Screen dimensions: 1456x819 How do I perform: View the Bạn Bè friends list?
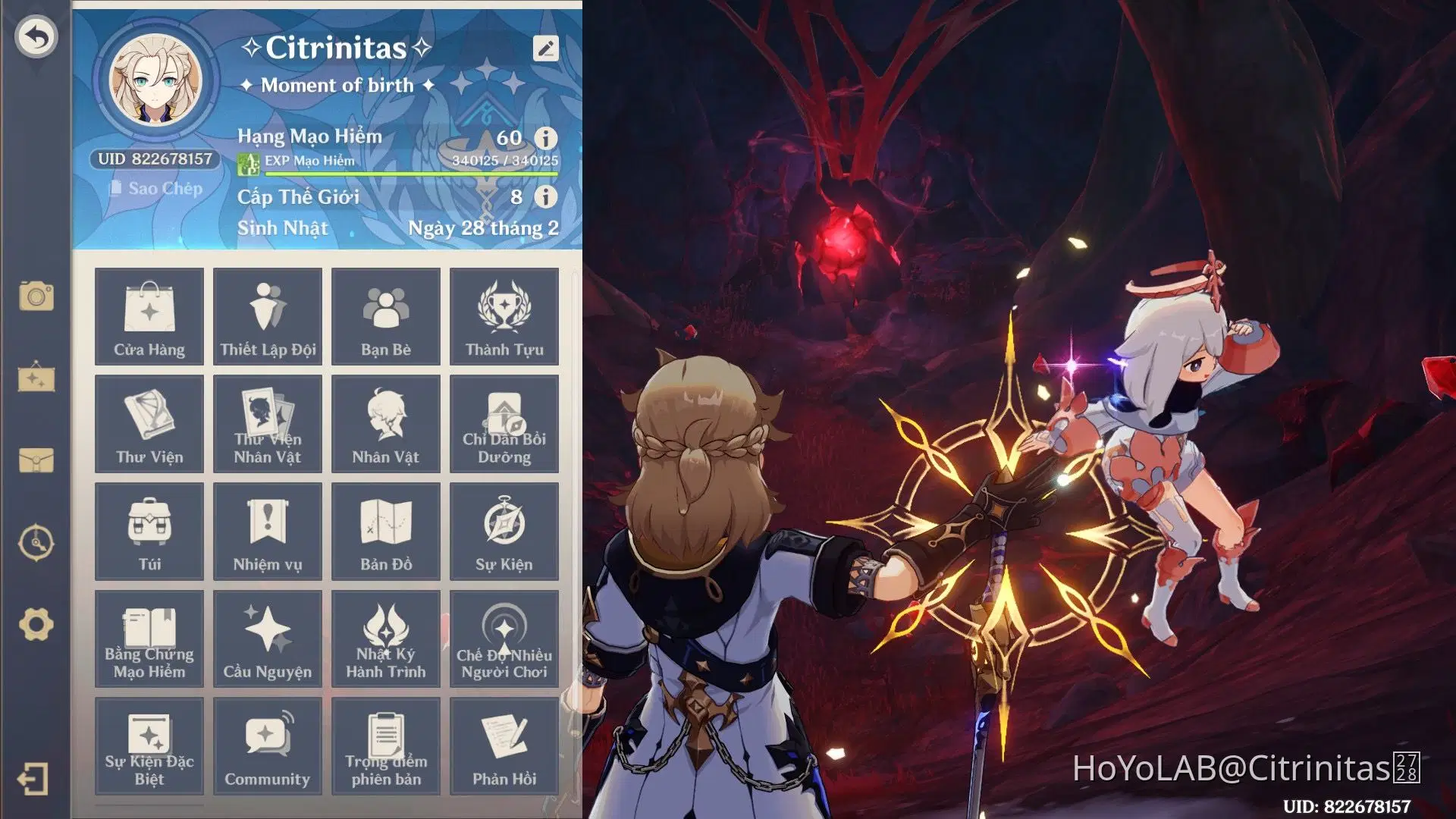click(386, 316)
